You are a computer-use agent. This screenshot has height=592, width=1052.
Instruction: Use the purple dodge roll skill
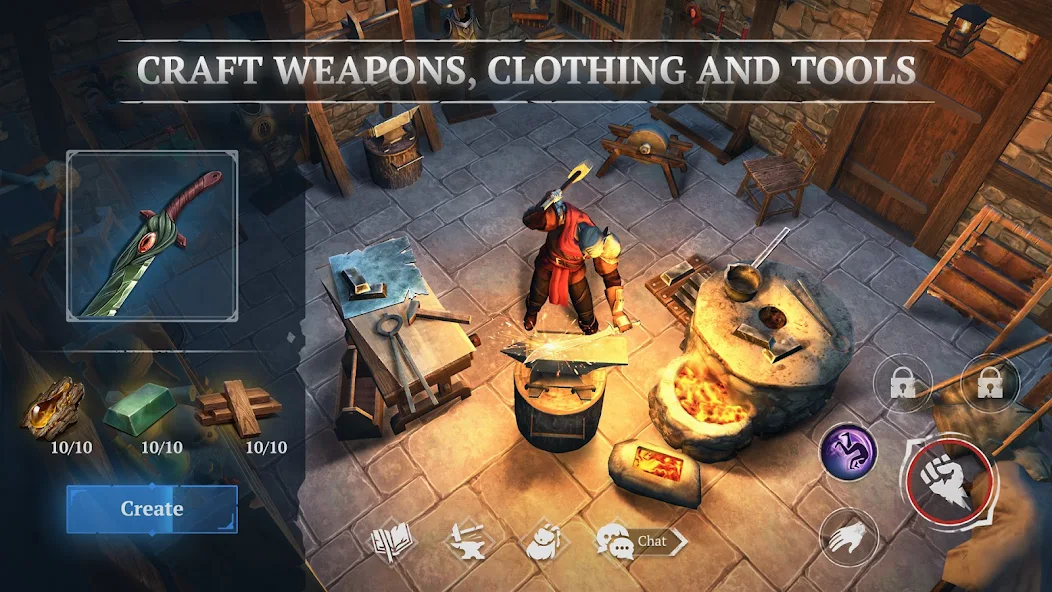tap(849, 452)
